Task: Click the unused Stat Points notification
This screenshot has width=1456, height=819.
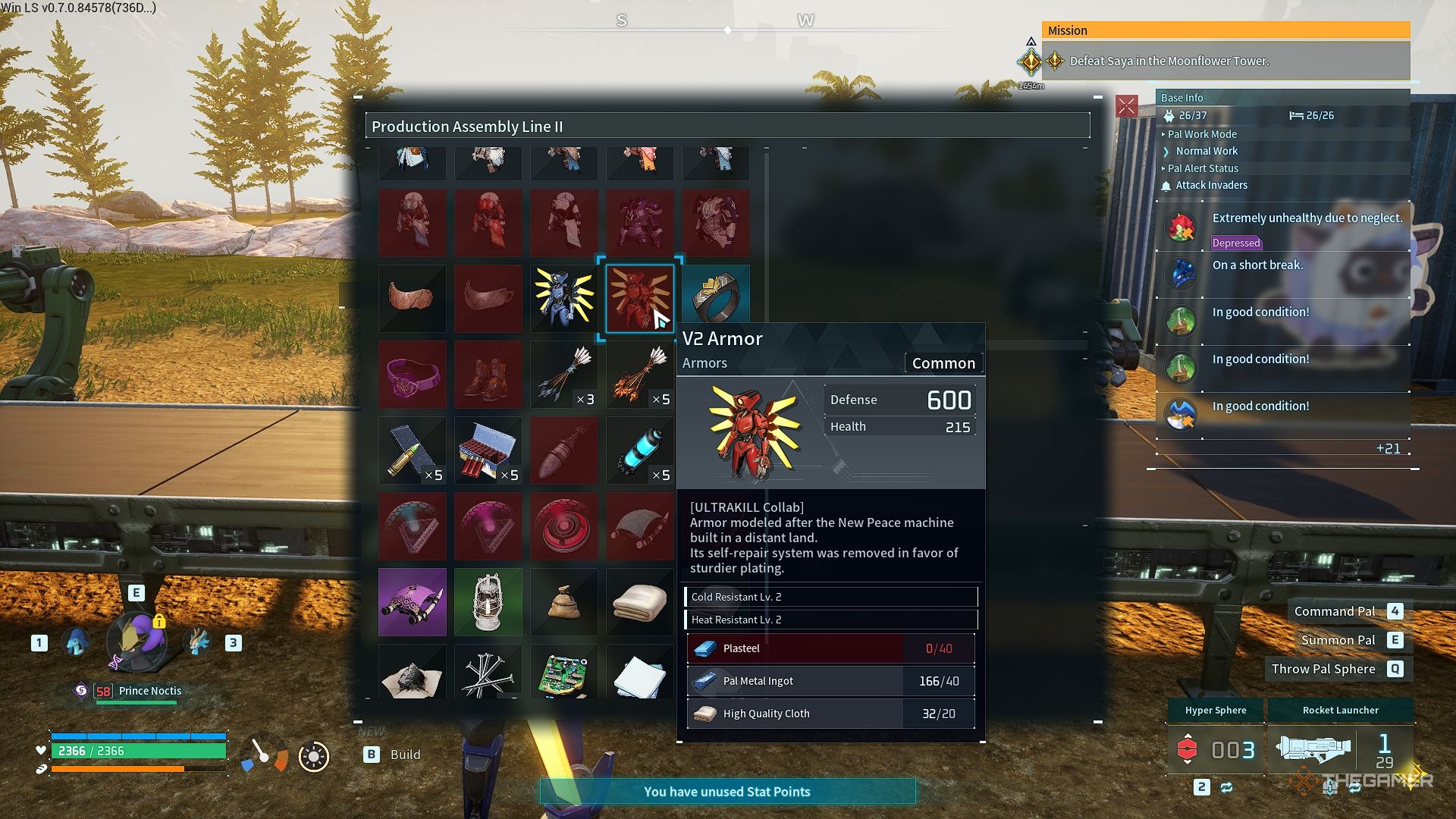Action: [726, 791]
